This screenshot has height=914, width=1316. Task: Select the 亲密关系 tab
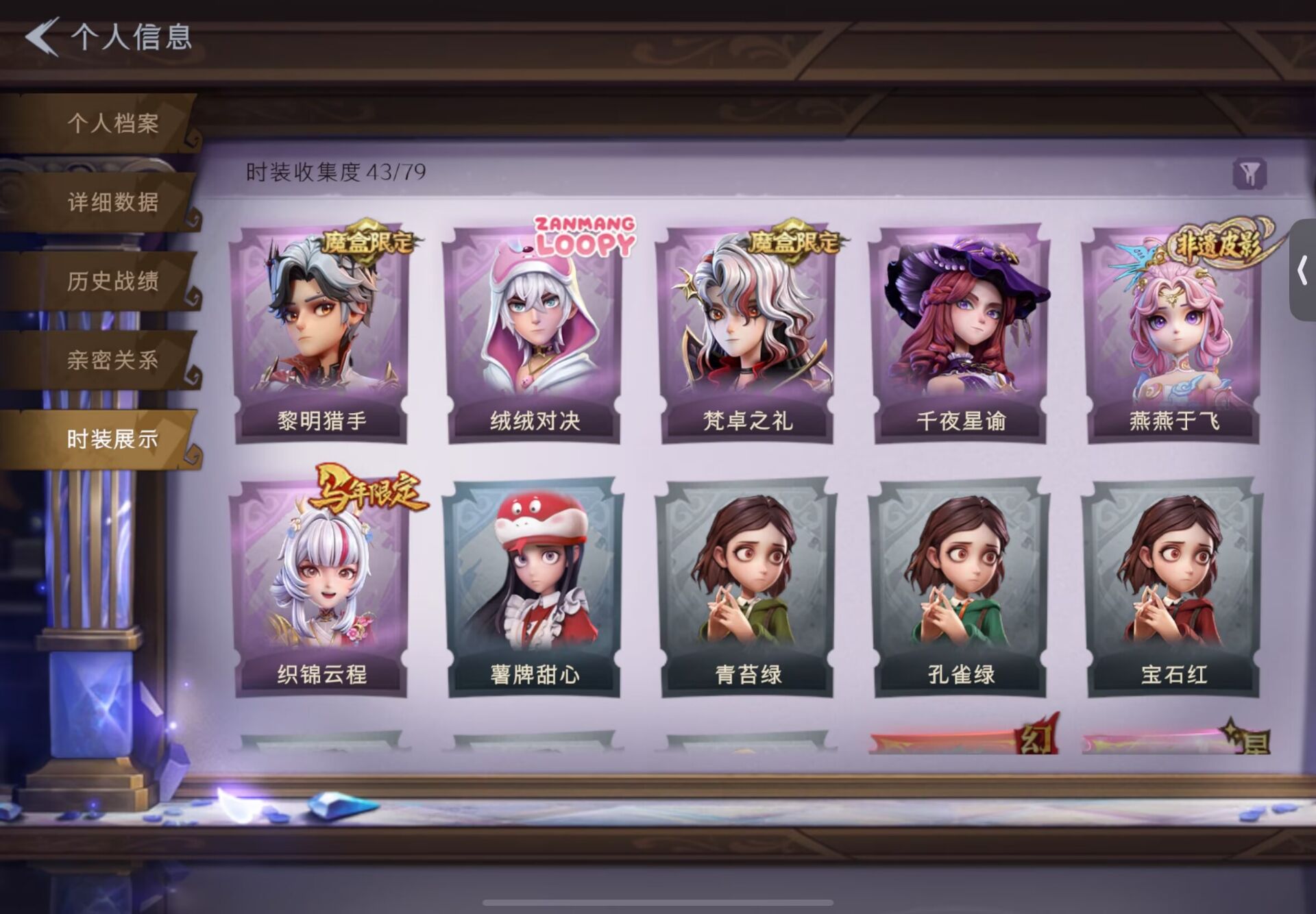pos(112,360)
